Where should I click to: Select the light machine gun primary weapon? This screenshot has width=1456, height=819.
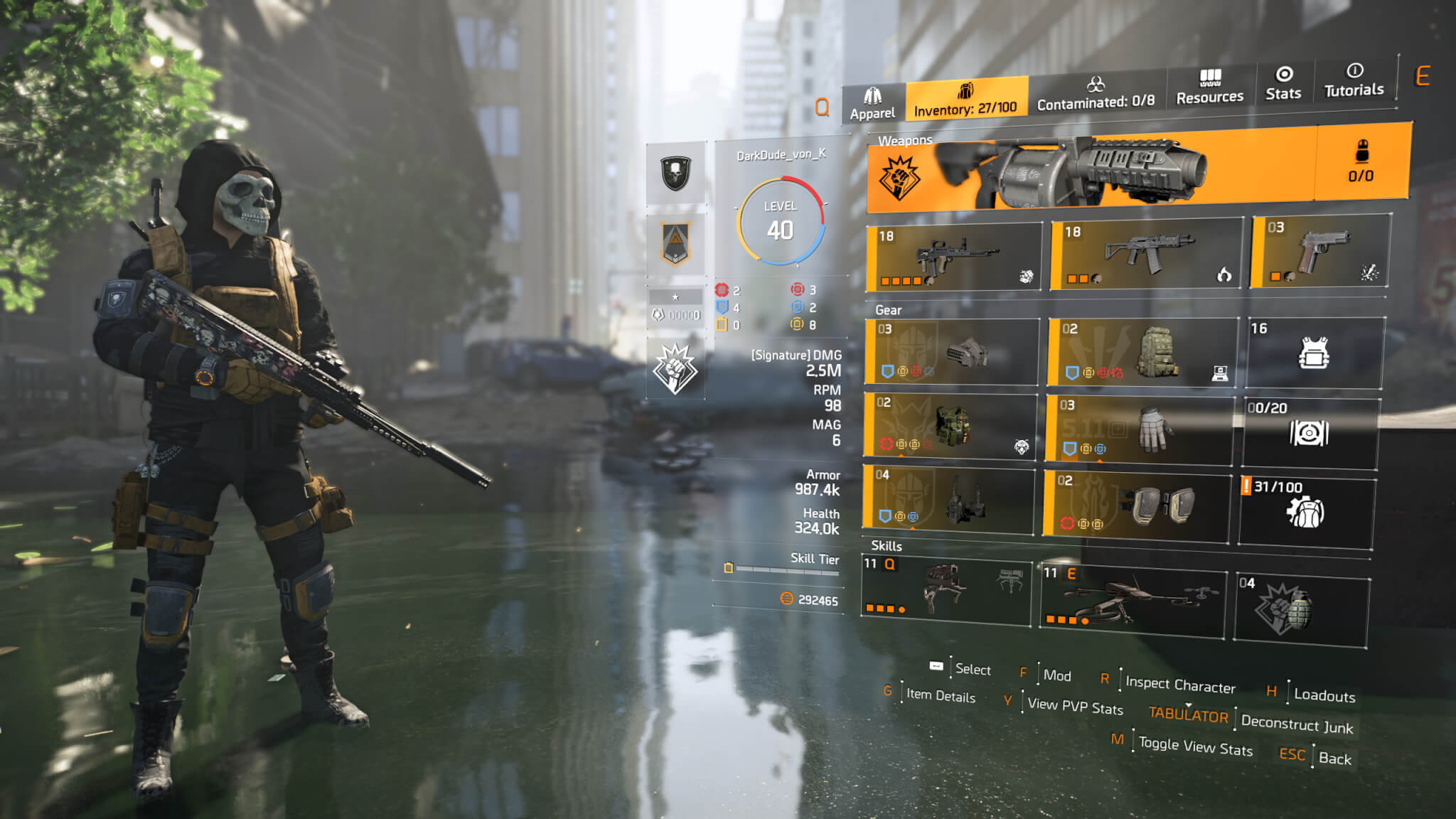[x=954, y=257]
